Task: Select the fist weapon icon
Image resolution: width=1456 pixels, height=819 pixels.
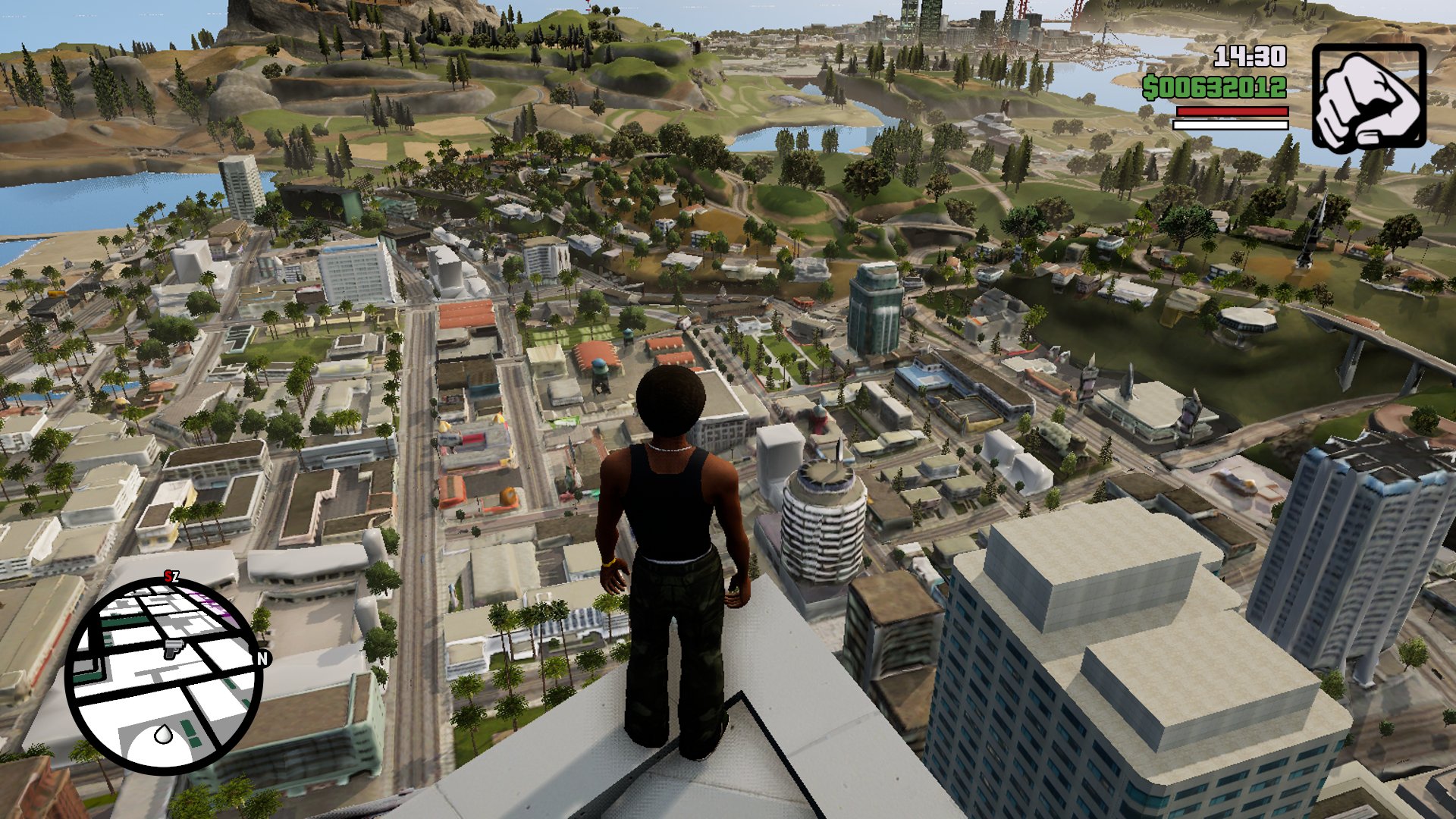Action: 1369,97
